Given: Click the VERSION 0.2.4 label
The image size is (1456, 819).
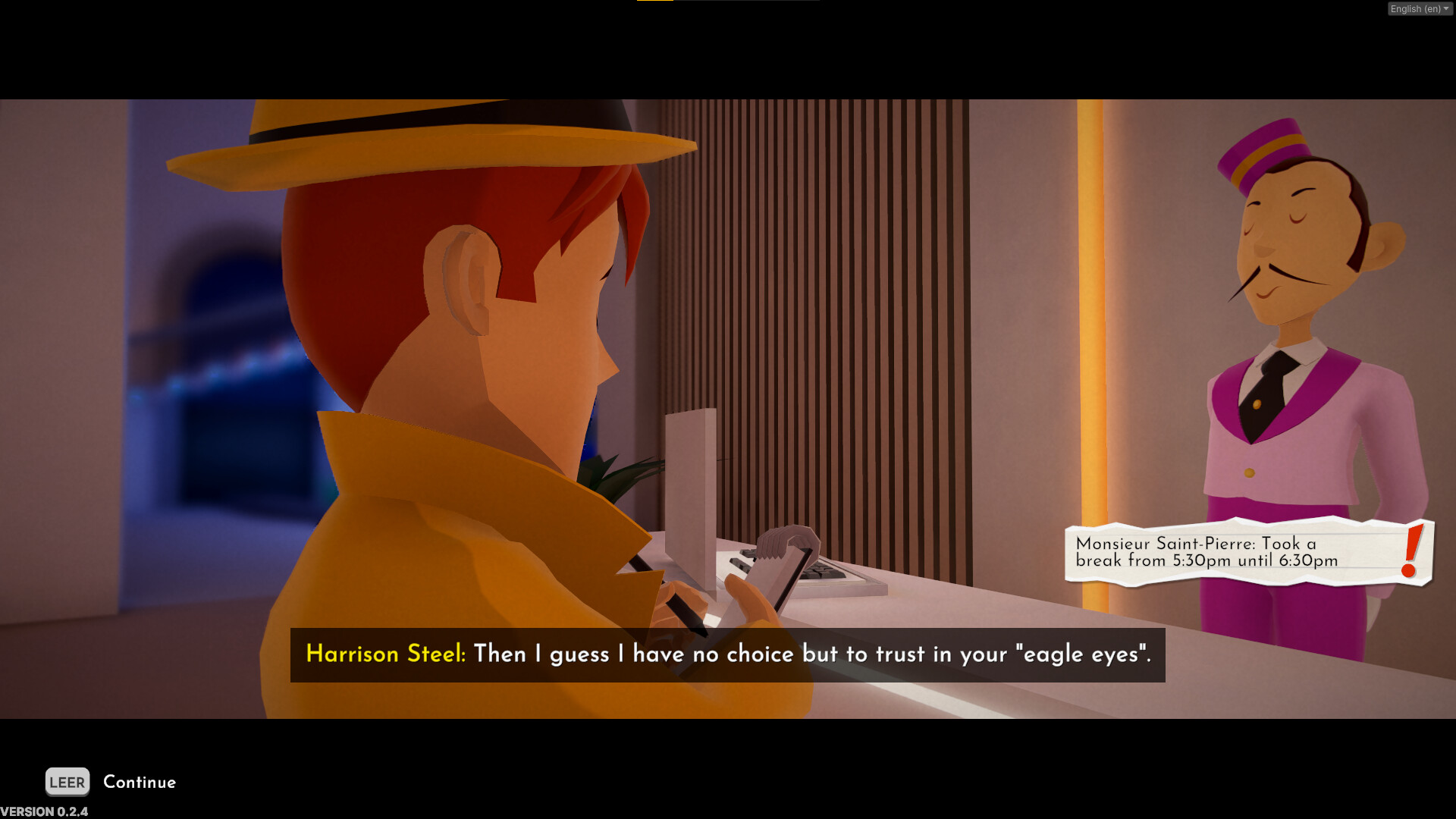Looking at the screenshot, I should [x=43, y=811].
